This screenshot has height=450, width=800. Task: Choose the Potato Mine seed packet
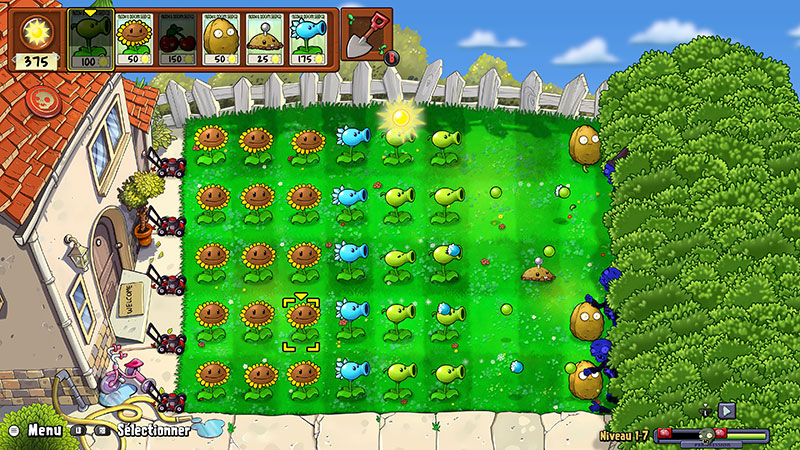tap(265, 39)
